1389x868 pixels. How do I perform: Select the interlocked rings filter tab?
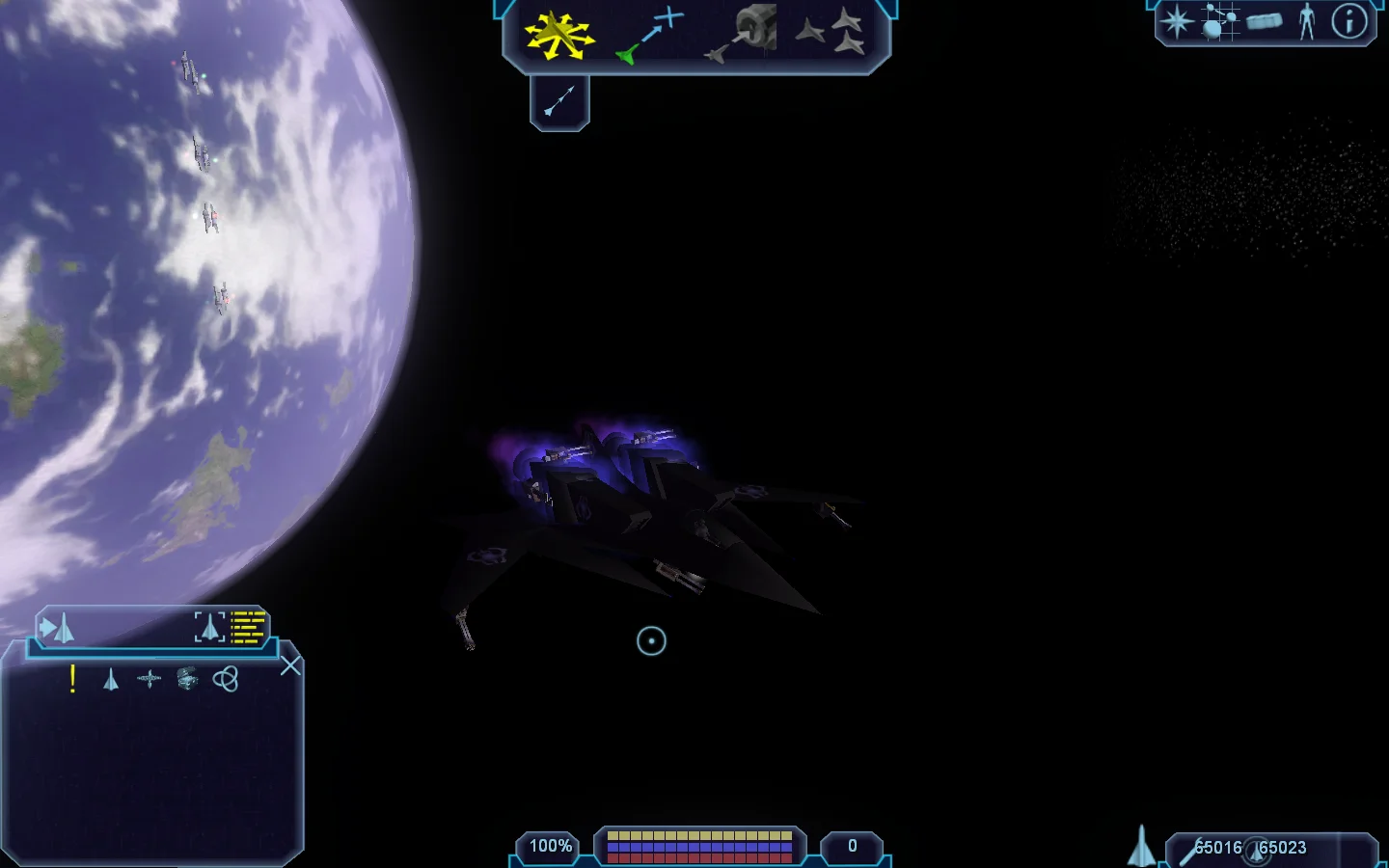tap(226, 679)
